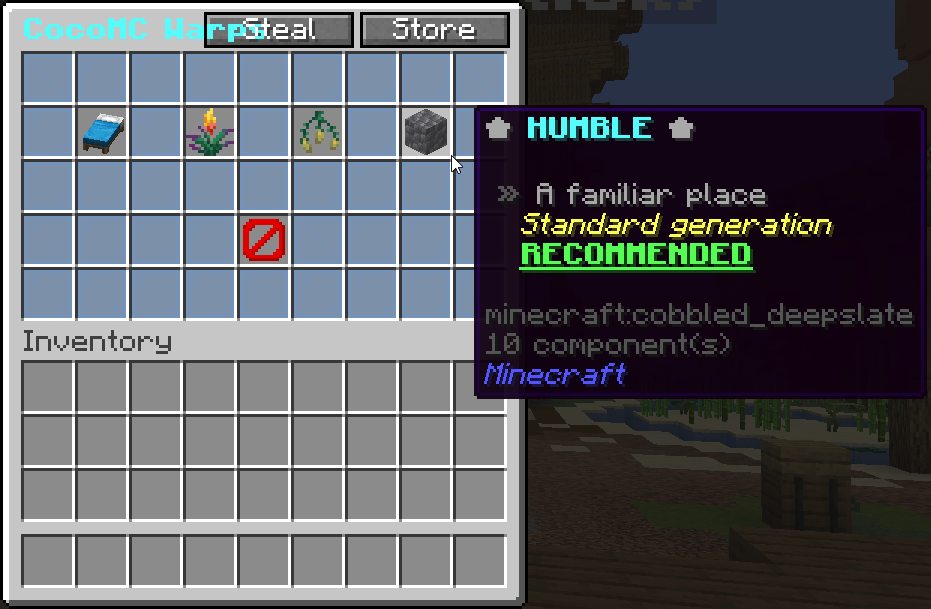Screen dimensions: 931x609
Task: Click the Steal button
Action: [x=279, y=30]
